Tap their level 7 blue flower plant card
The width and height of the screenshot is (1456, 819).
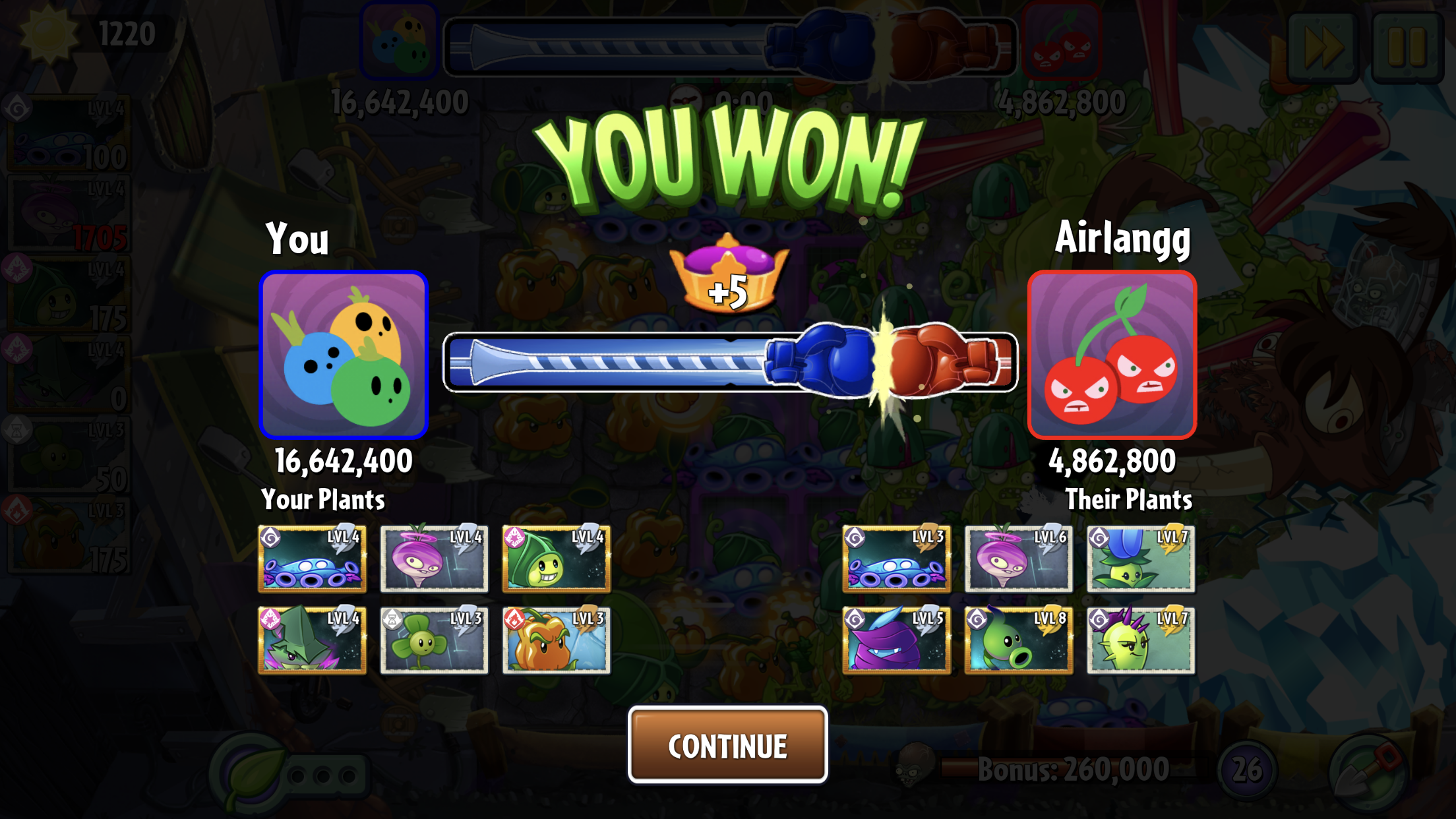click(1140, 559)
